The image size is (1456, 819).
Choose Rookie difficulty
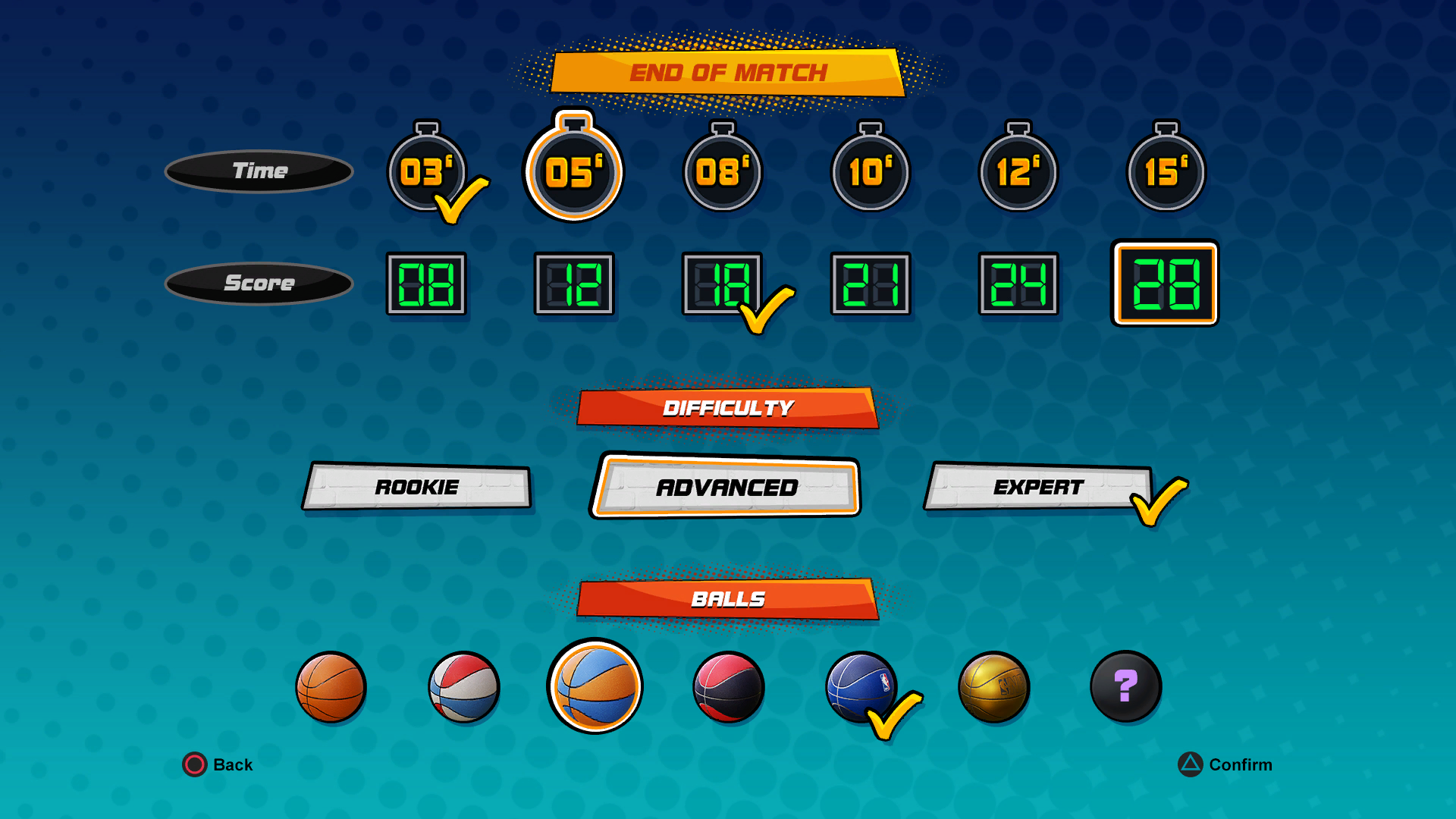[417, 487]
